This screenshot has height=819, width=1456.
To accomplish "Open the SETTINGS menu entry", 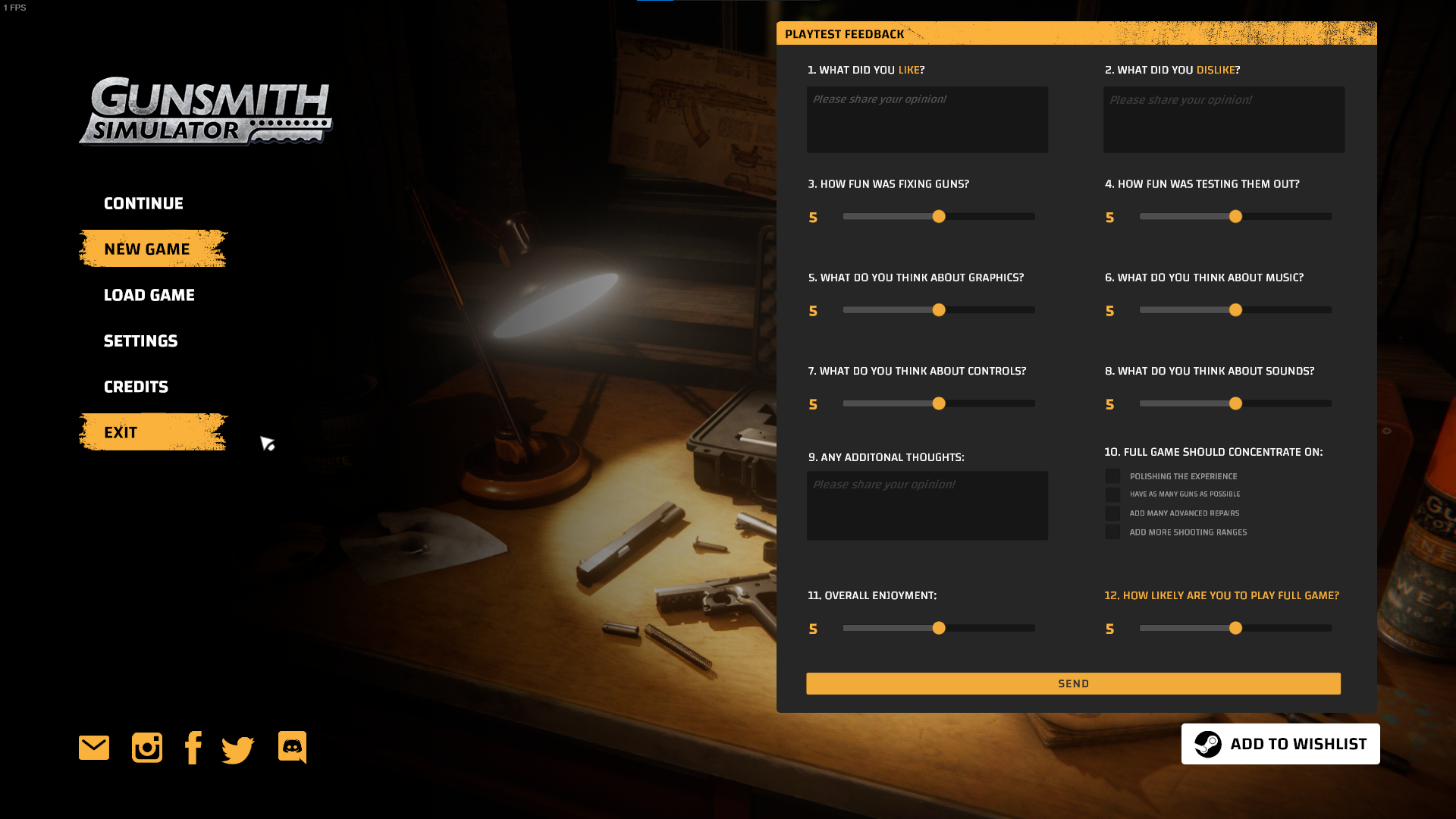I will [140, 340].
